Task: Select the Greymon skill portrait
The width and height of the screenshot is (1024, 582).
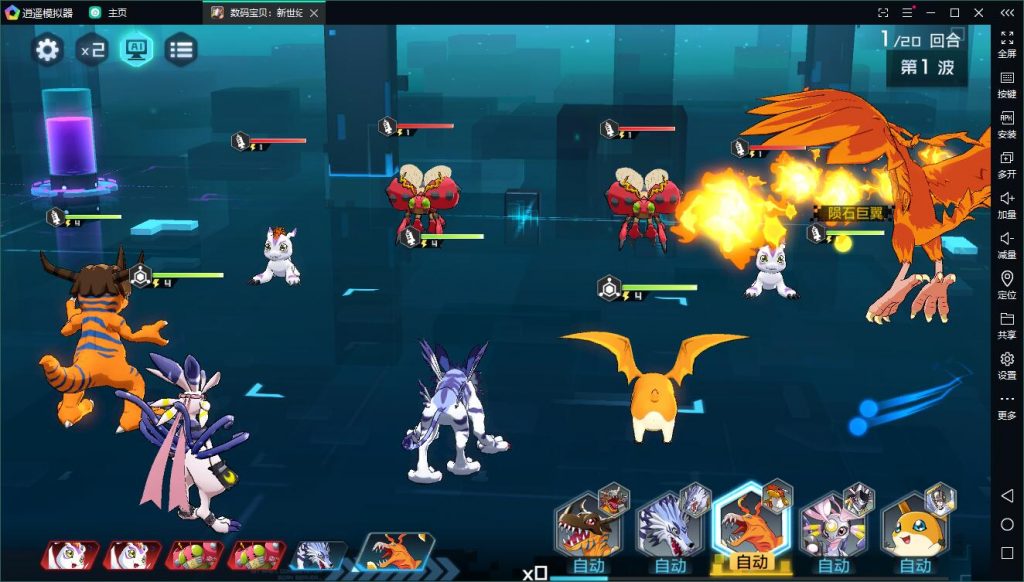Action: [588, 527]
